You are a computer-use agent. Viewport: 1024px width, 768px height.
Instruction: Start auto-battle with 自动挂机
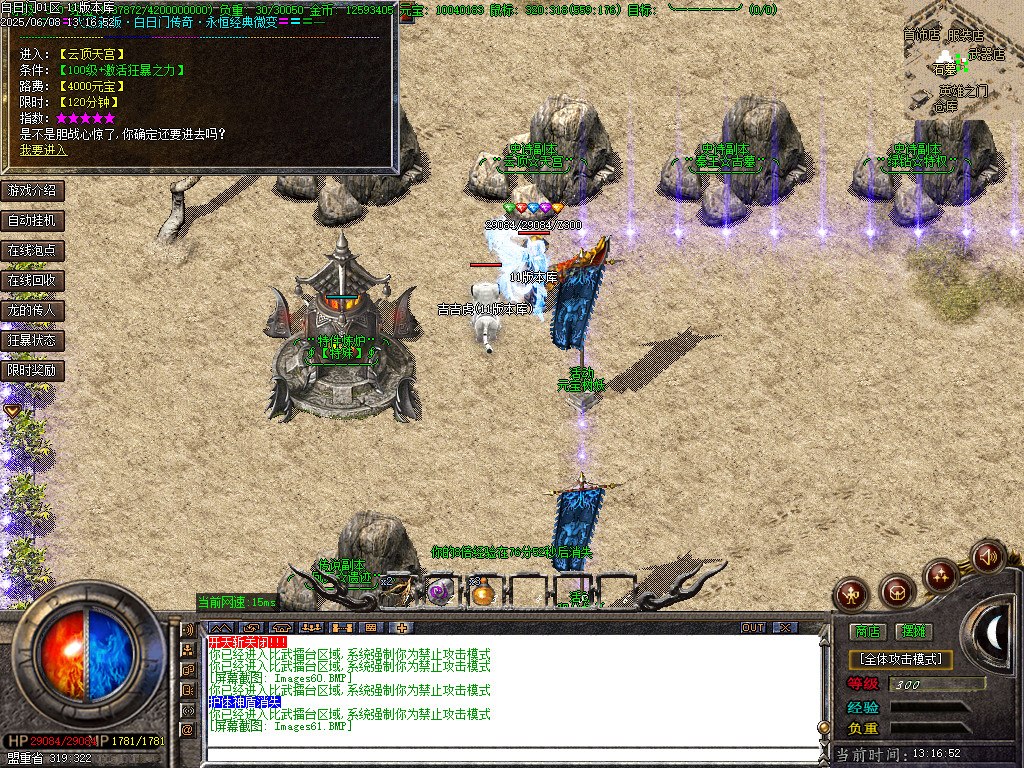32,220
